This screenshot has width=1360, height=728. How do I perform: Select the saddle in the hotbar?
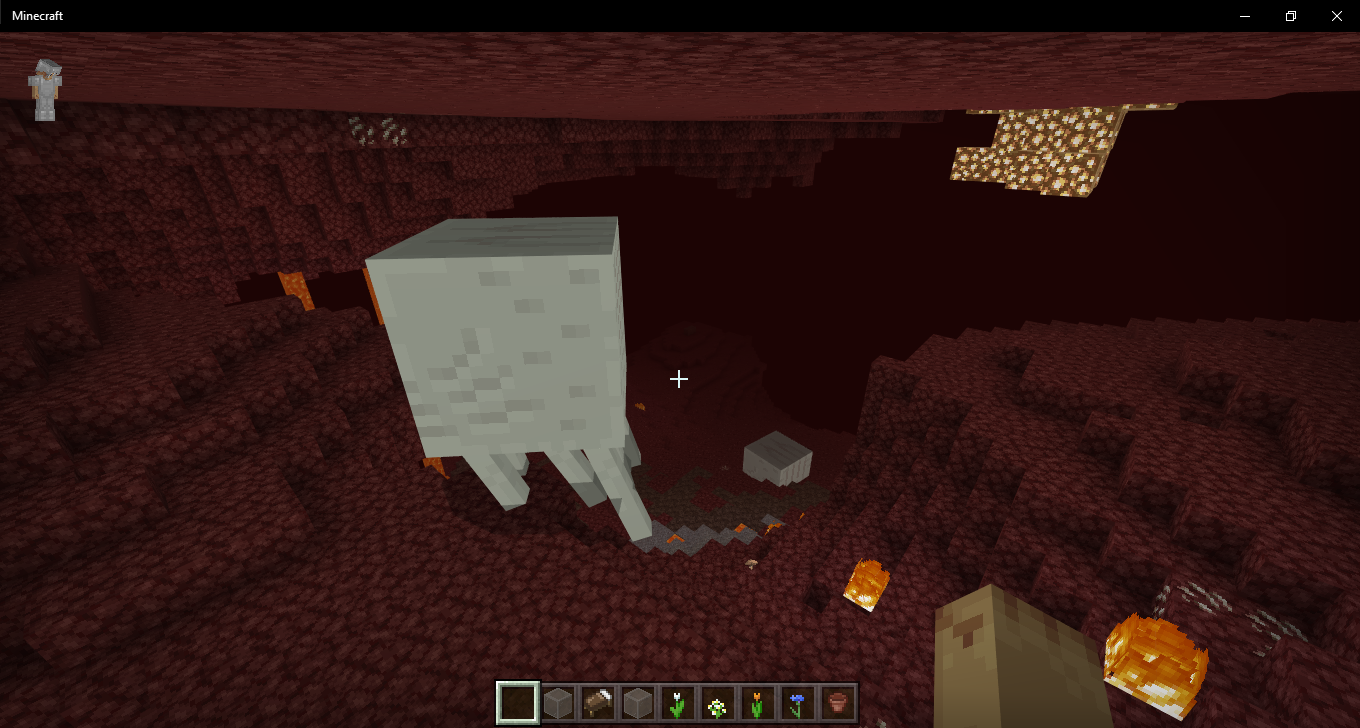coord(598,704)
